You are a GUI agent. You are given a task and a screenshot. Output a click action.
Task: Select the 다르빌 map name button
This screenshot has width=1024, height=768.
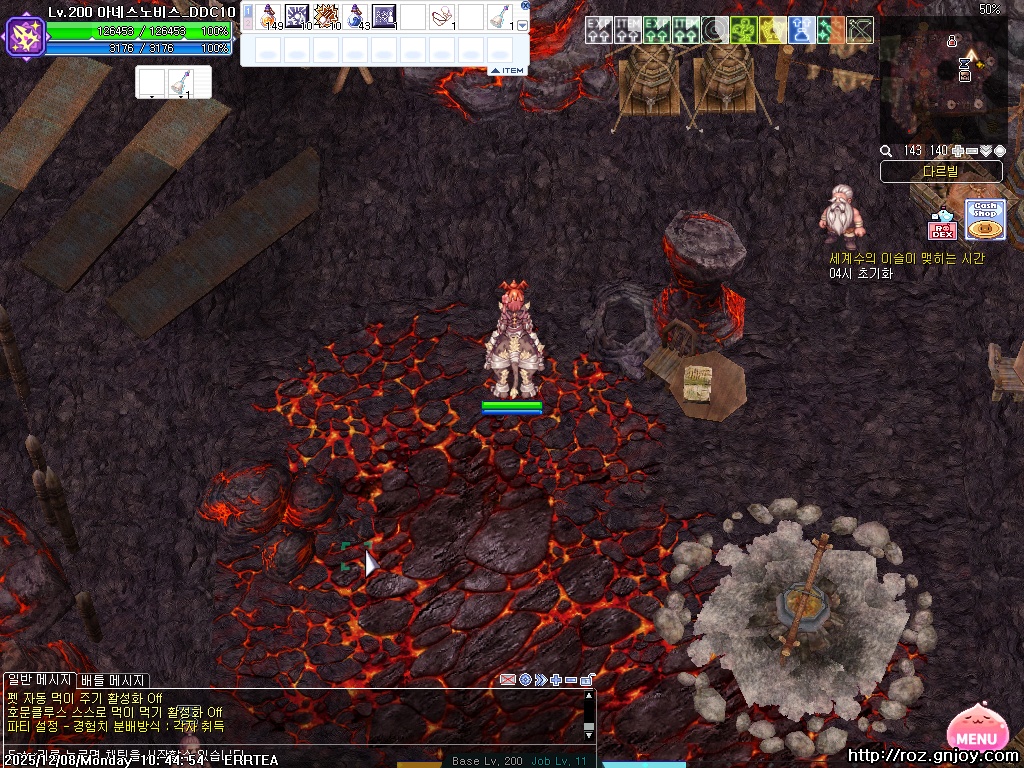click(940, 172)
